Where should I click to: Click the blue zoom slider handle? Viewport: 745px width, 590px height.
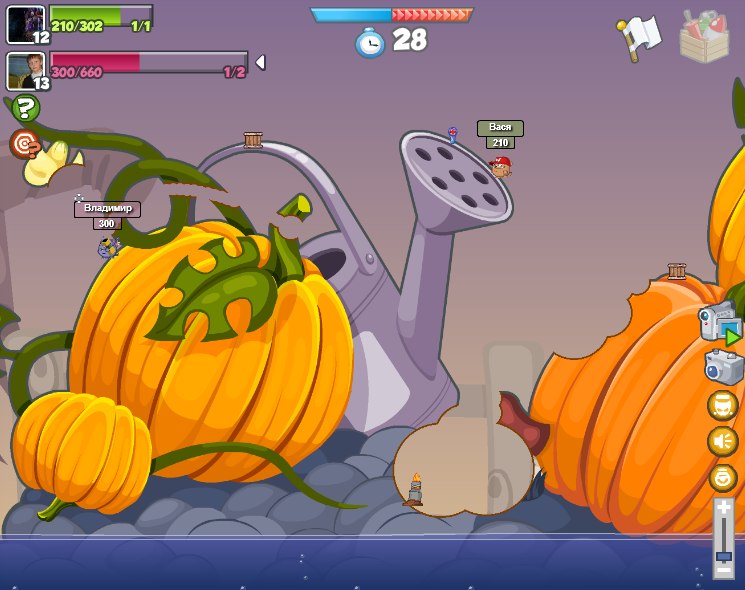(723, 556)
